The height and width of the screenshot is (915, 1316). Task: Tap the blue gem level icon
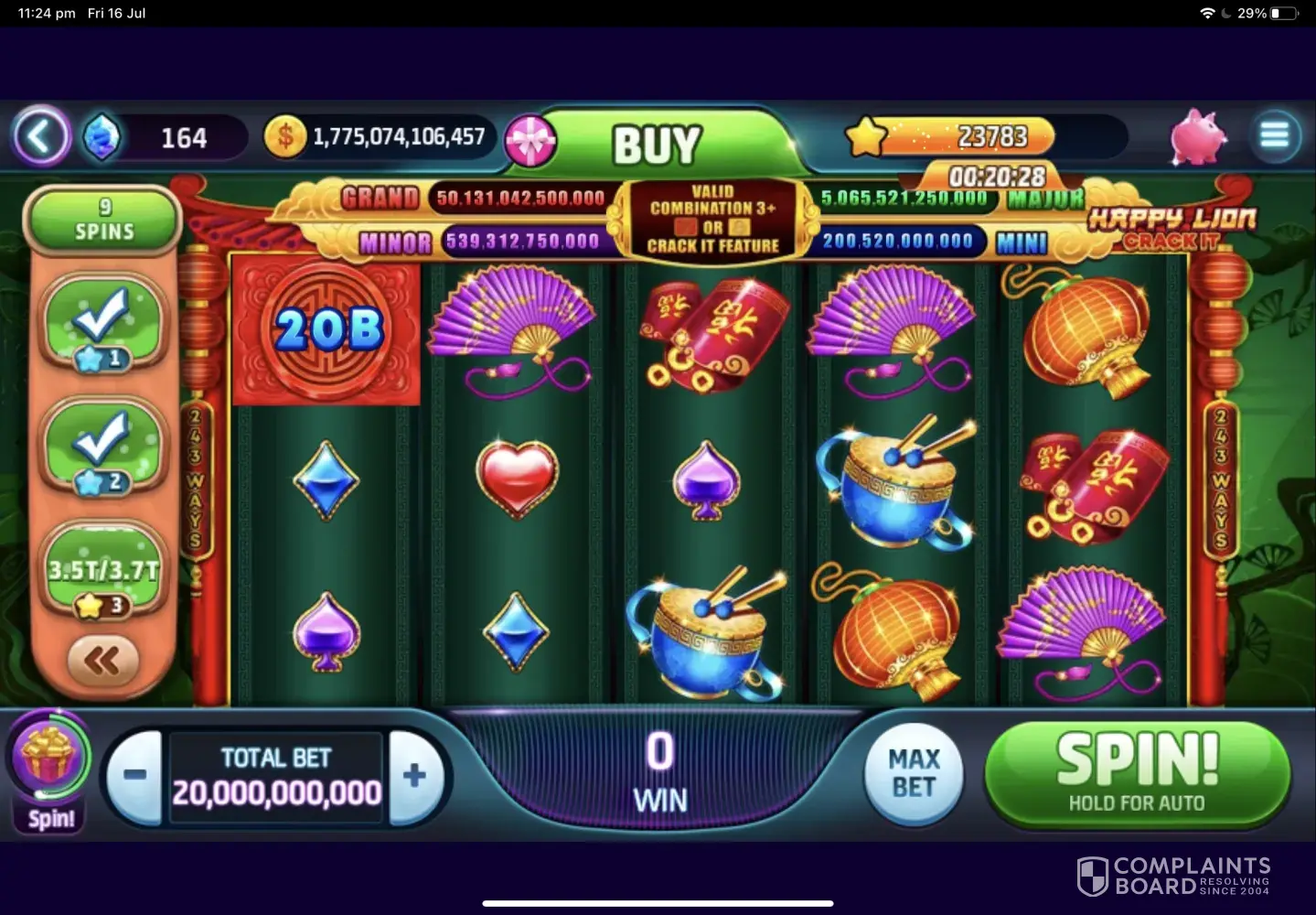pyautogui.click(x=102, y=138)
